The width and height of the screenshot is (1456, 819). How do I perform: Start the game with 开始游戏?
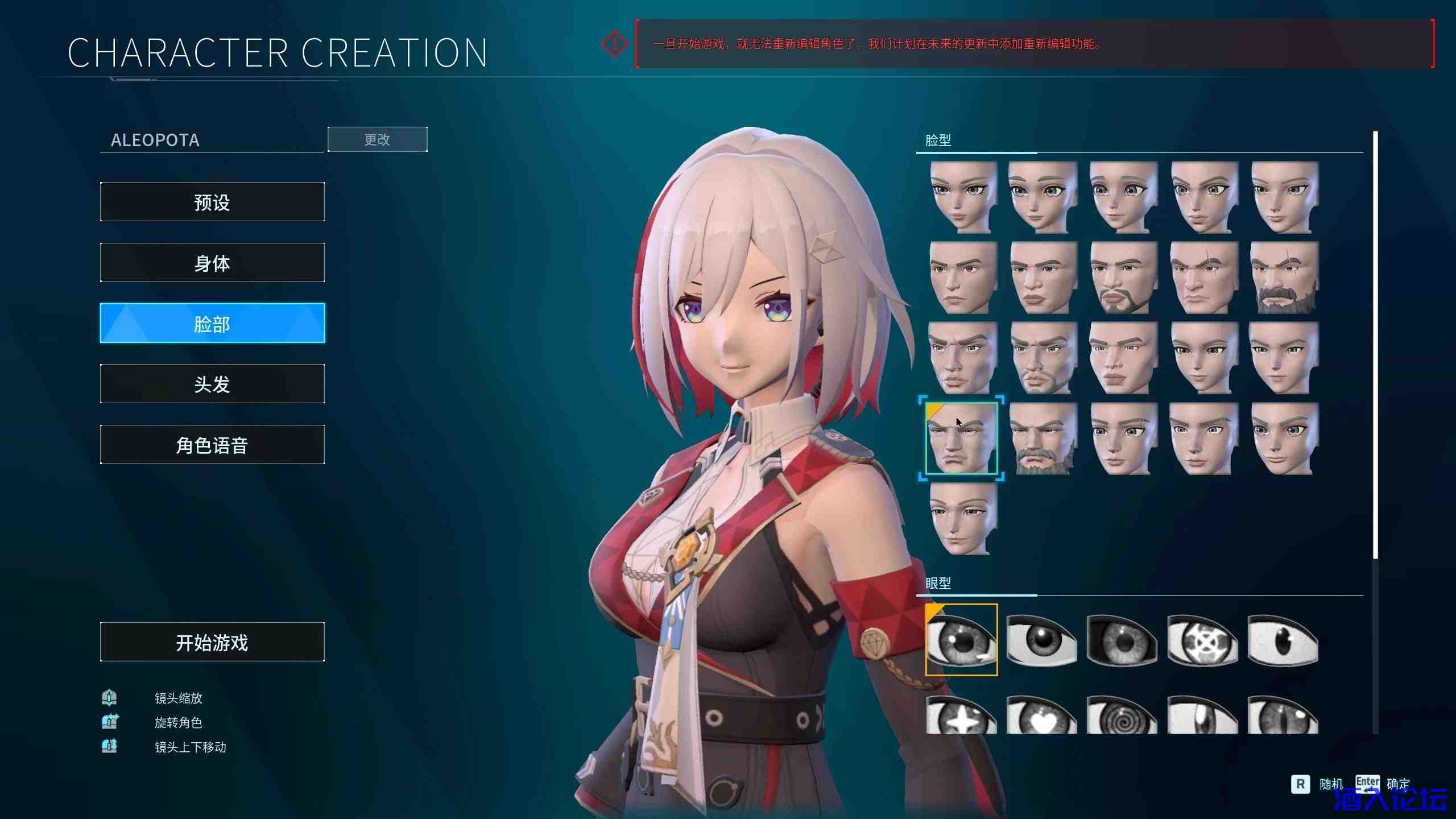point(212,642)
